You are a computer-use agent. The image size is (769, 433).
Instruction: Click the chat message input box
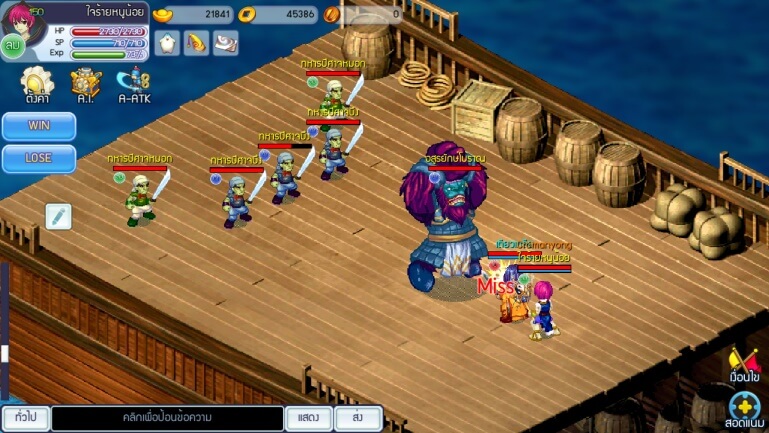pos(167,417)
